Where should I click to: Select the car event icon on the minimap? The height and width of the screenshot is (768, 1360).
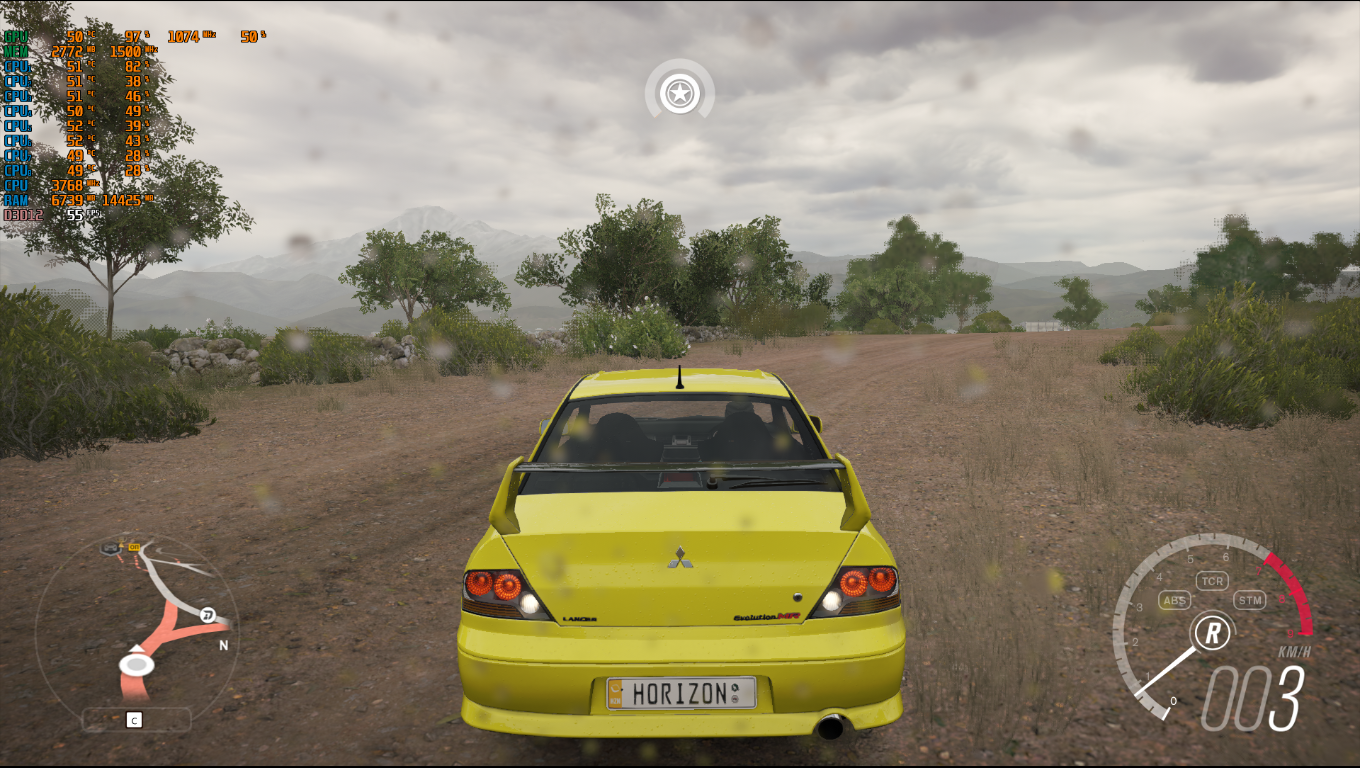point(110,548)
